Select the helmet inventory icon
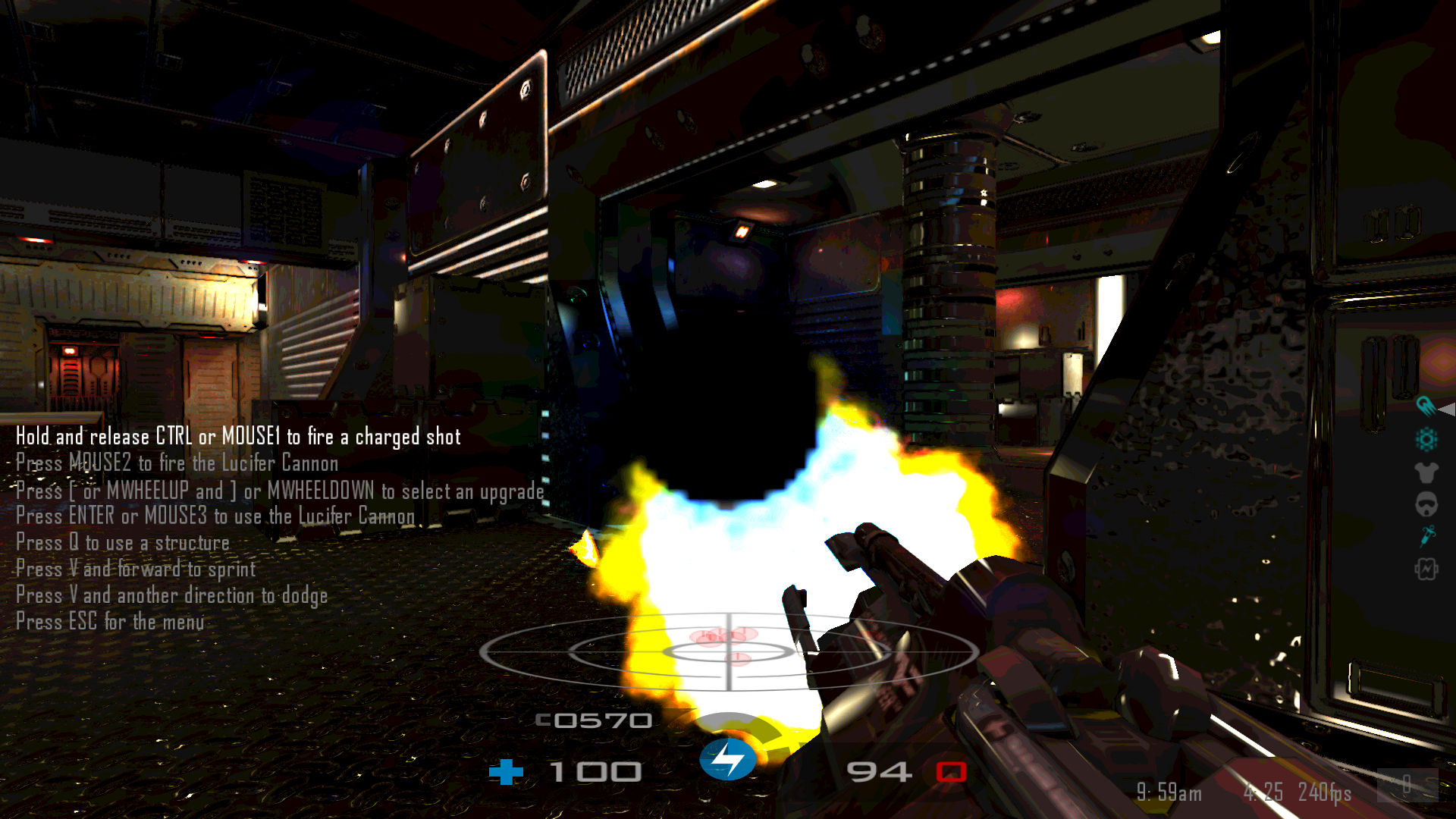The width and height of the screenshot is (1456, 819). point(1426,504)
